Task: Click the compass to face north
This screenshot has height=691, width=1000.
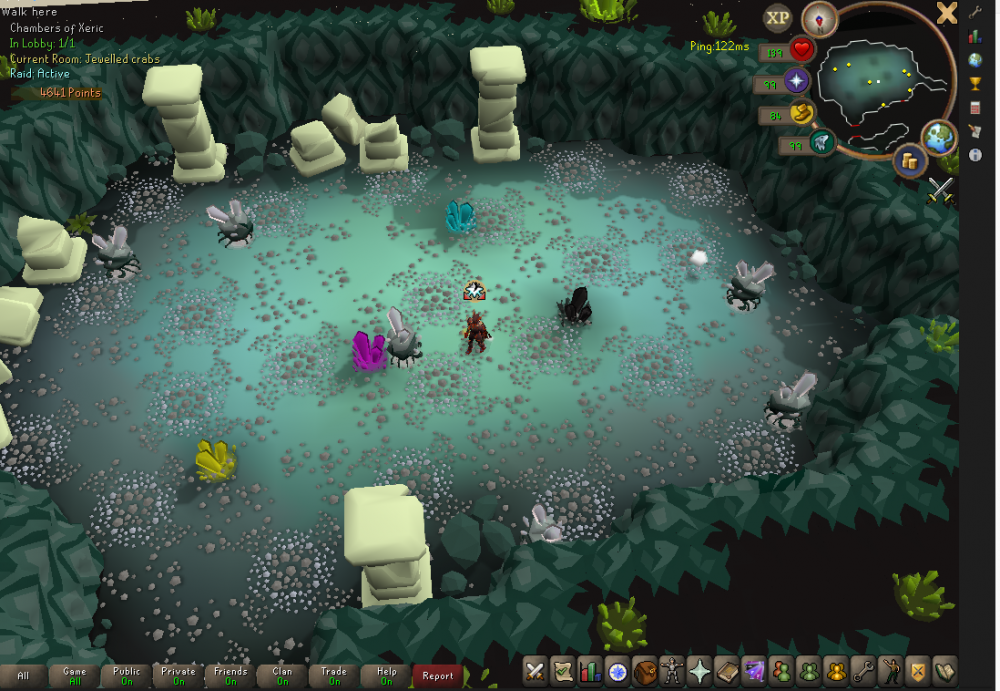Action: point(820,18)
